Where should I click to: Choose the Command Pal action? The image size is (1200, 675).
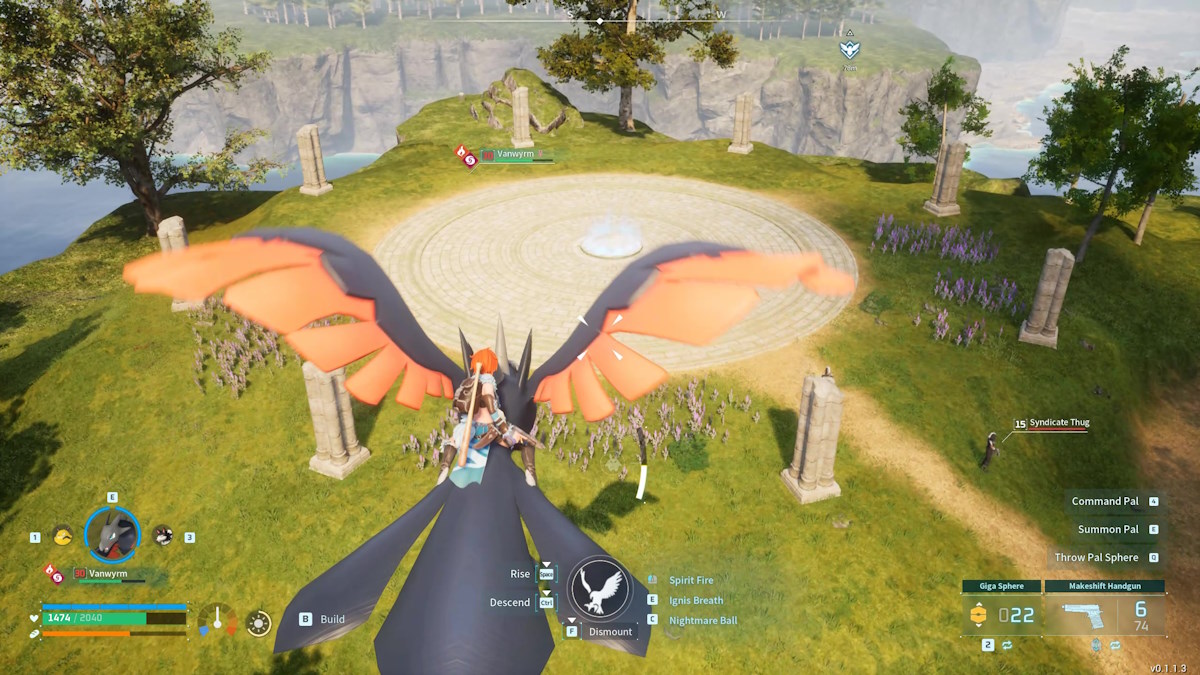(x=1105, y=501)
